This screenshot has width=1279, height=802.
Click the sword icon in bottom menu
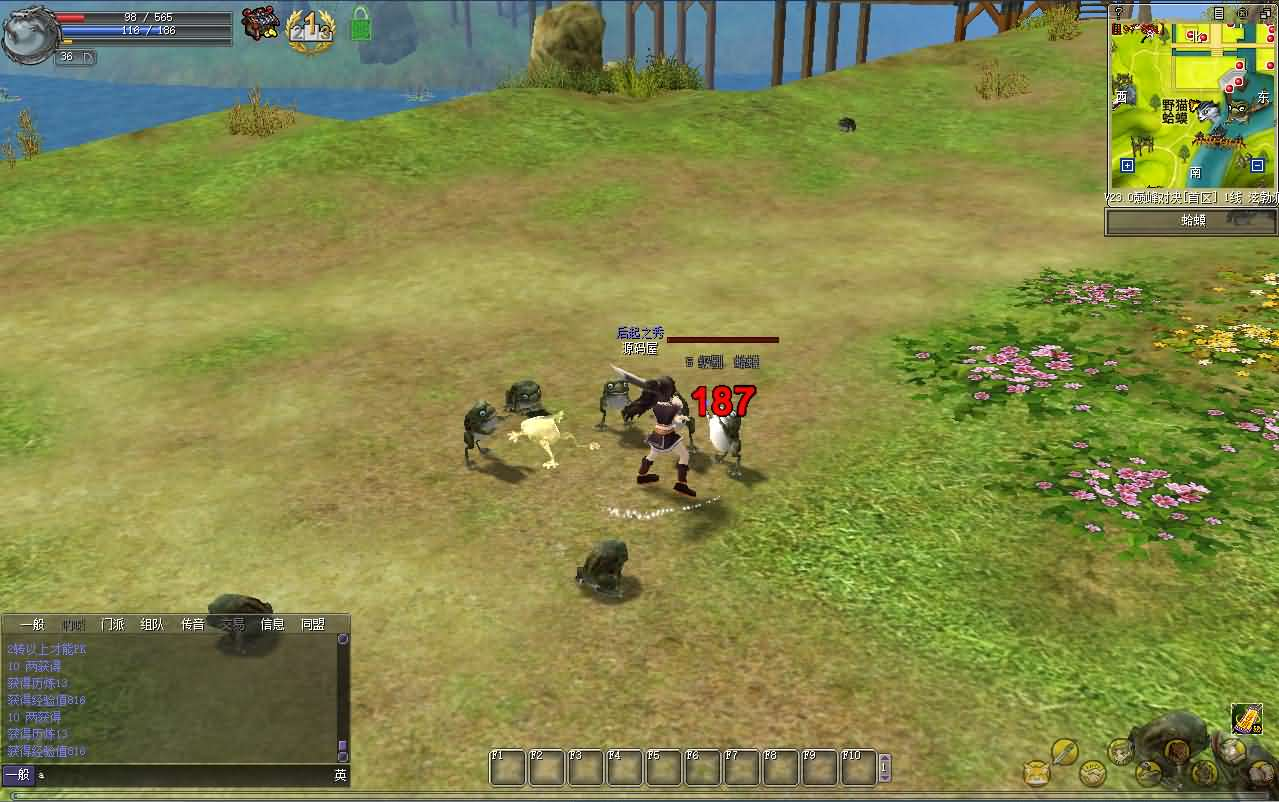point(1064,751)
